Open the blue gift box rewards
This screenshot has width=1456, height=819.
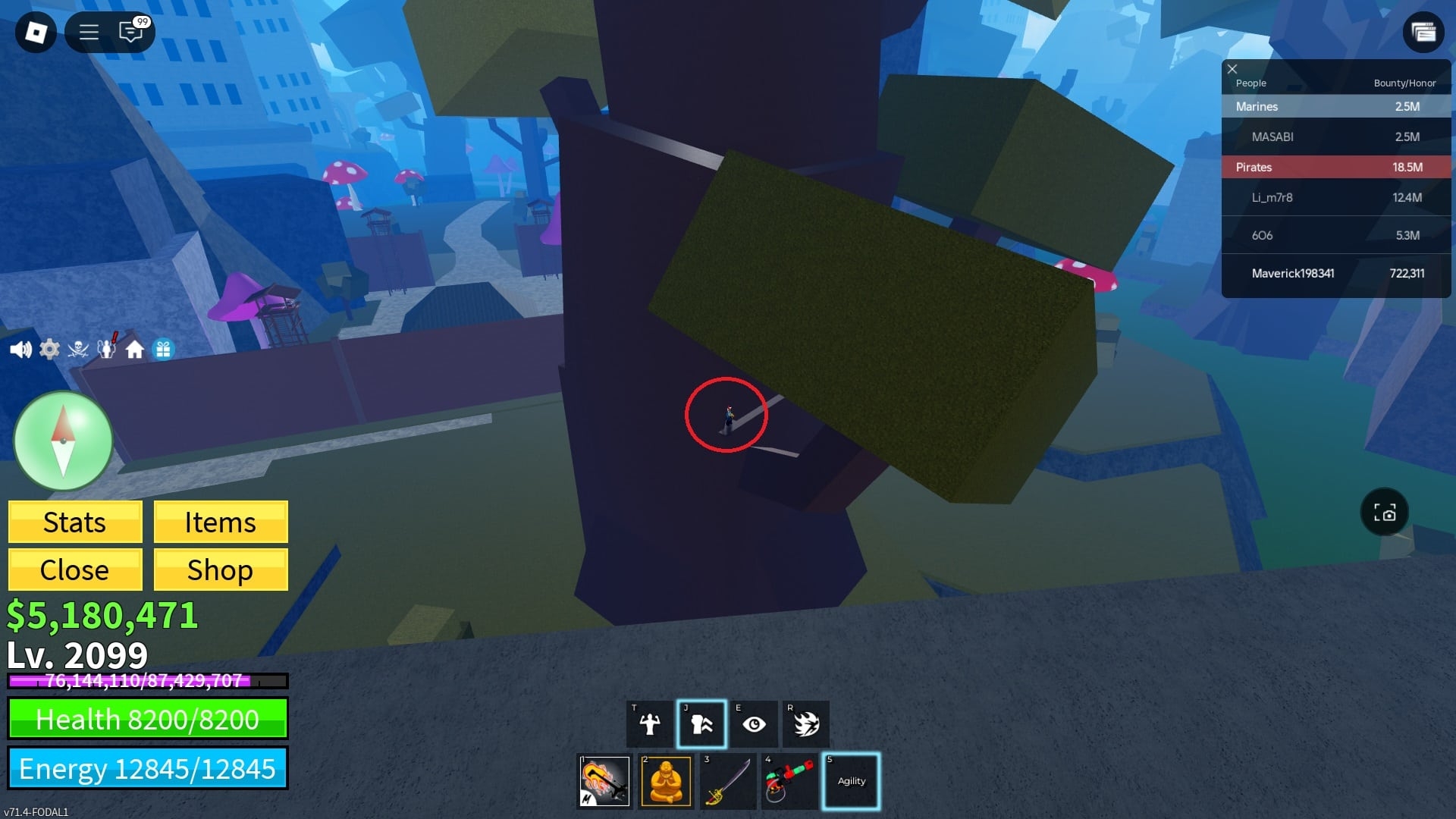(x=163, y=350)
